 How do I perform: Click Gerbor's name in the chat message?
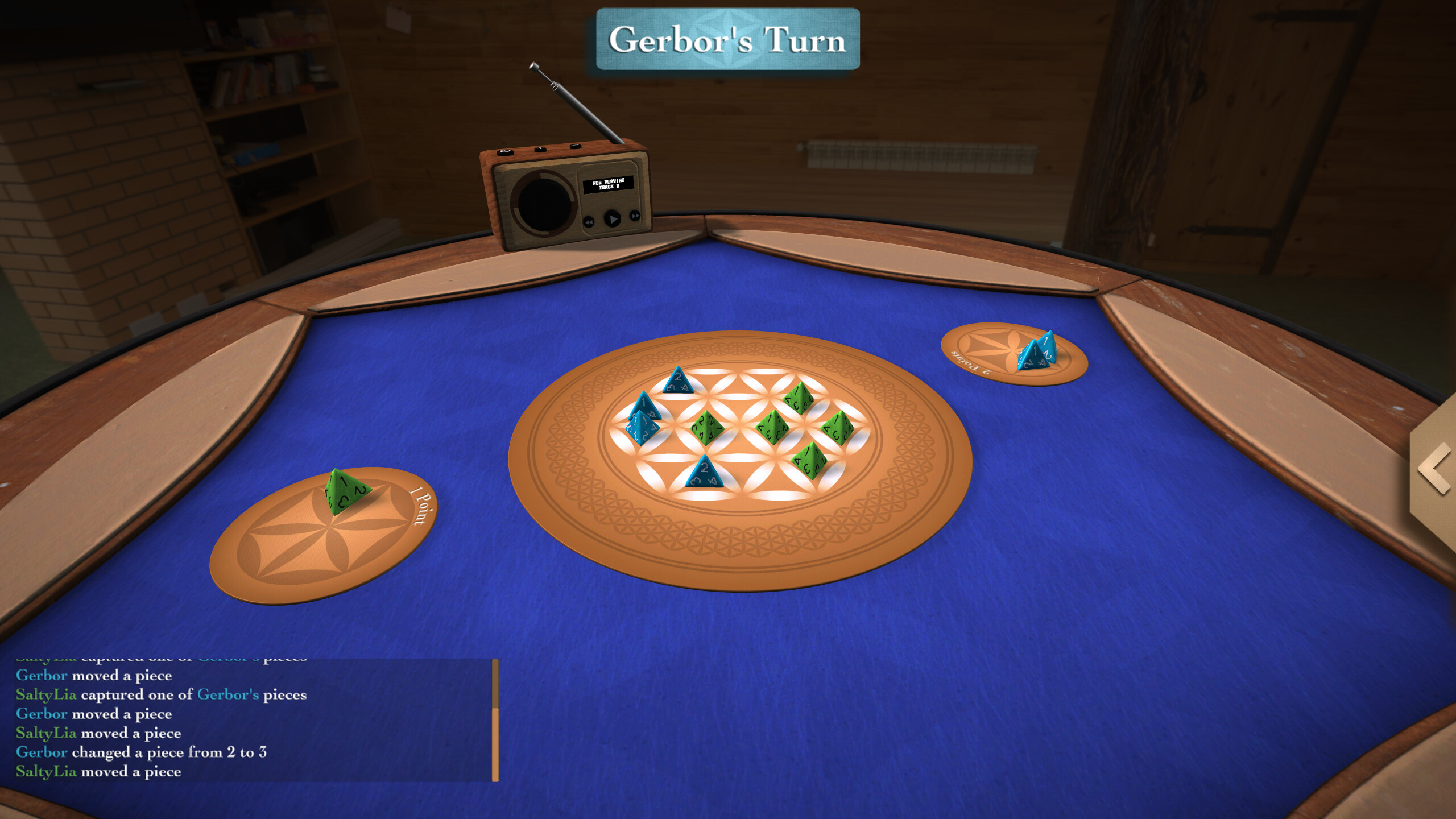point(42,675)
